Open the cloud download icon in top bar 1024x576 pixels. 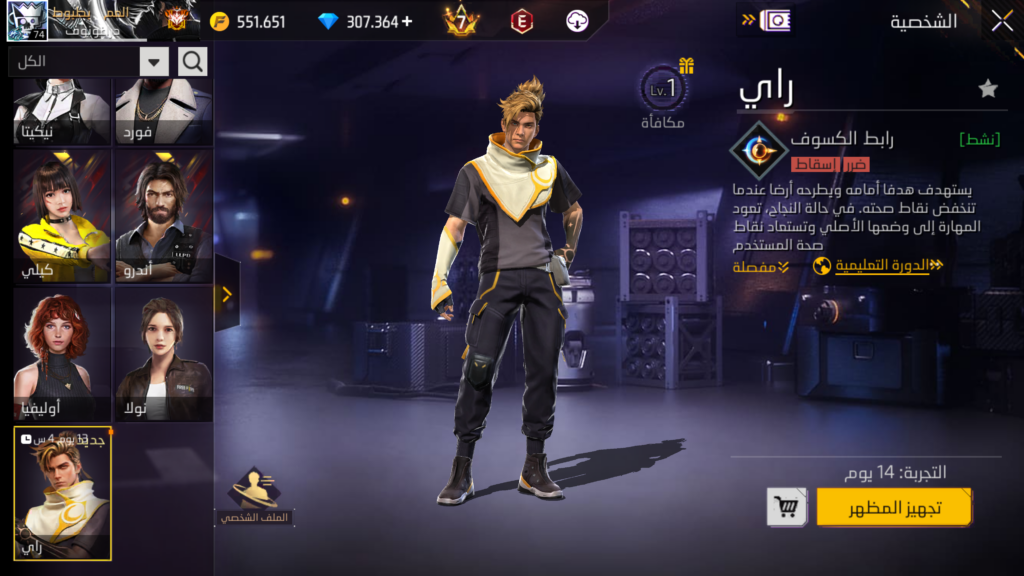(577, 21)
